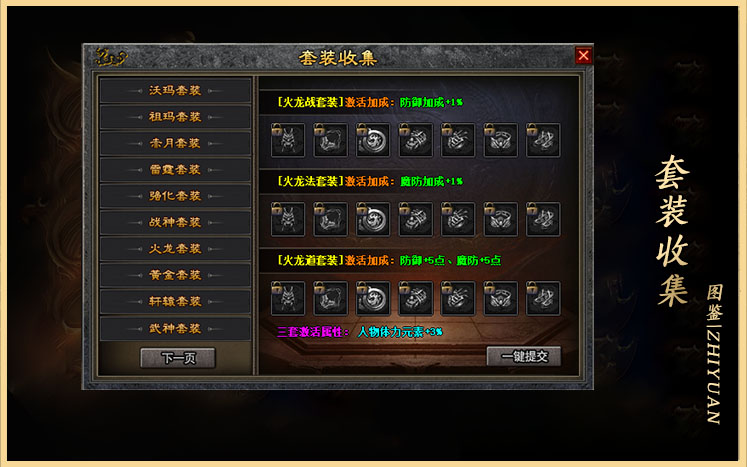
Task: Go to next page with 下一页
Action: [177, 358]
